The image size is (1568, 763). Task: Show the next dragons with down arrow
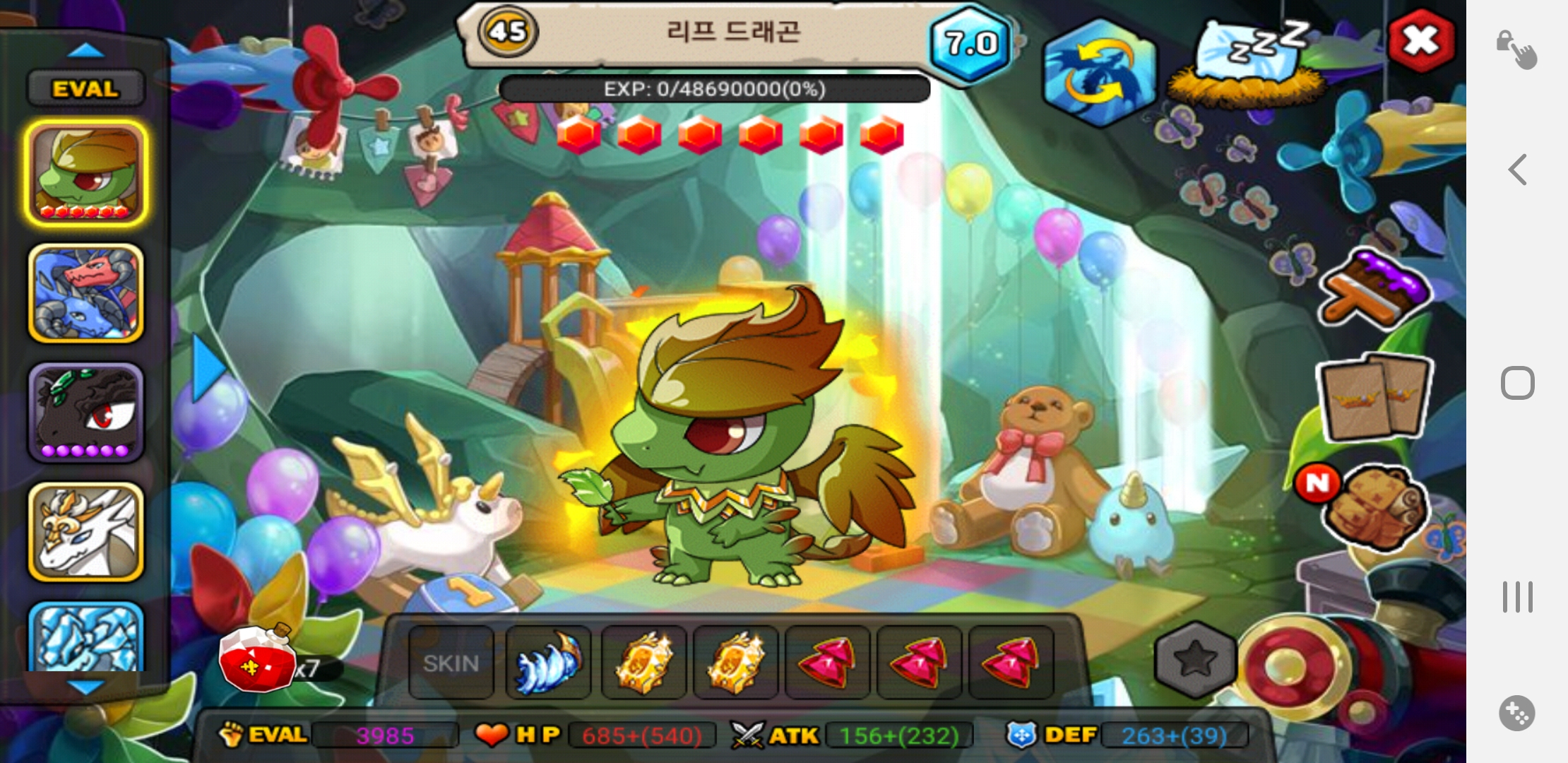pyautogui.click(x=85, y=687)
